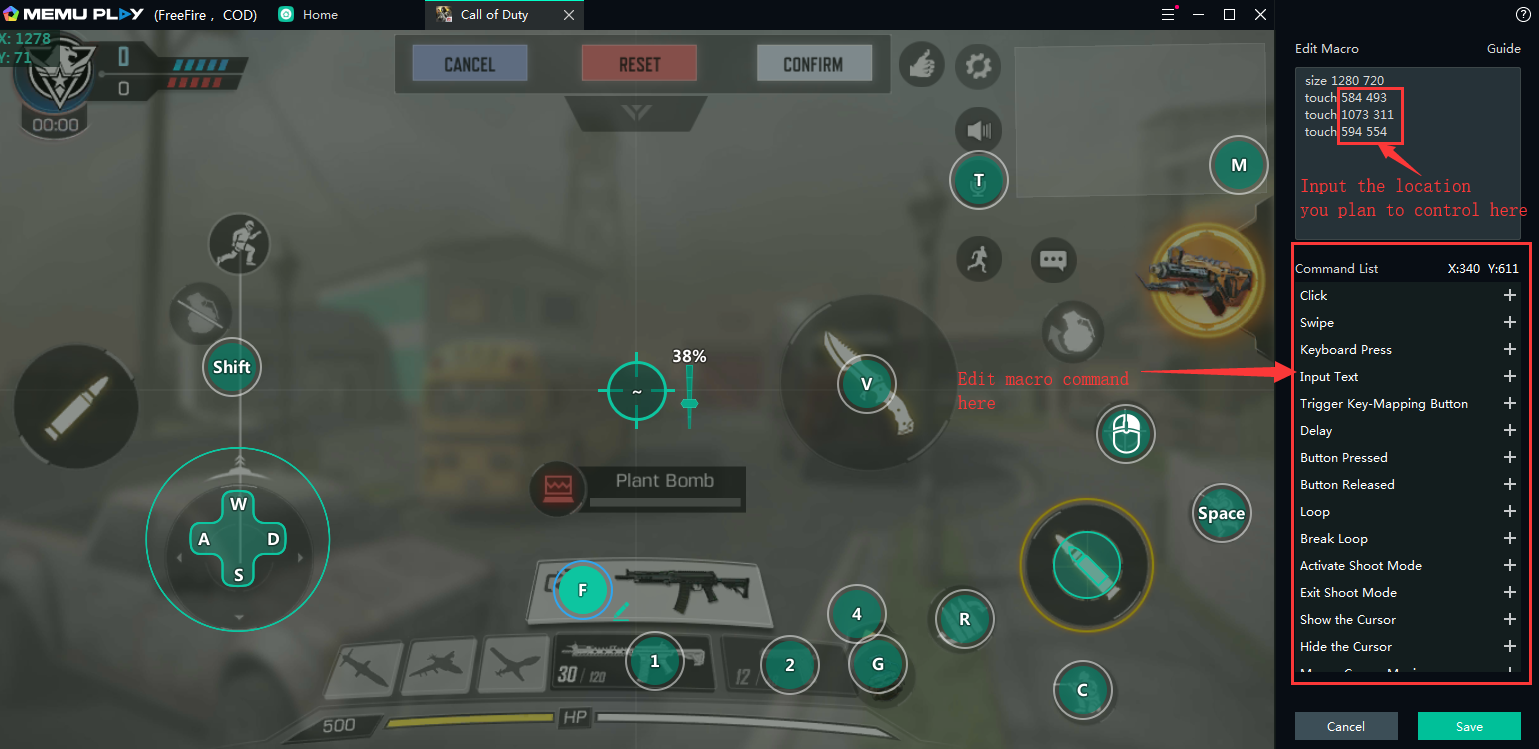
Task: Add a Keyboard Press command
Action: click(1510, 350)
